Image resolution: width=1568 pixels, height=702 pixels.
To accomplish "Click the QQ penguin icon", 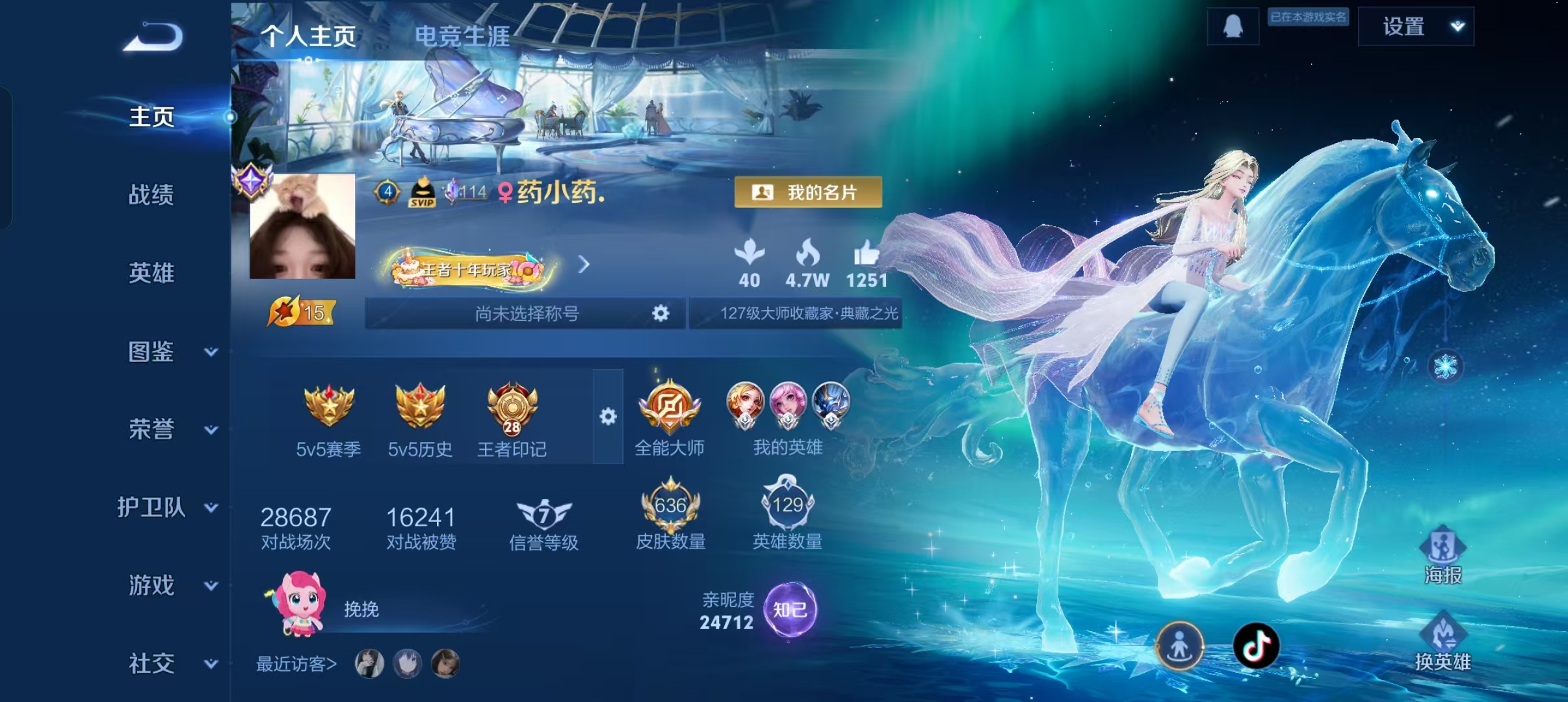I will tap(1233, 27).
